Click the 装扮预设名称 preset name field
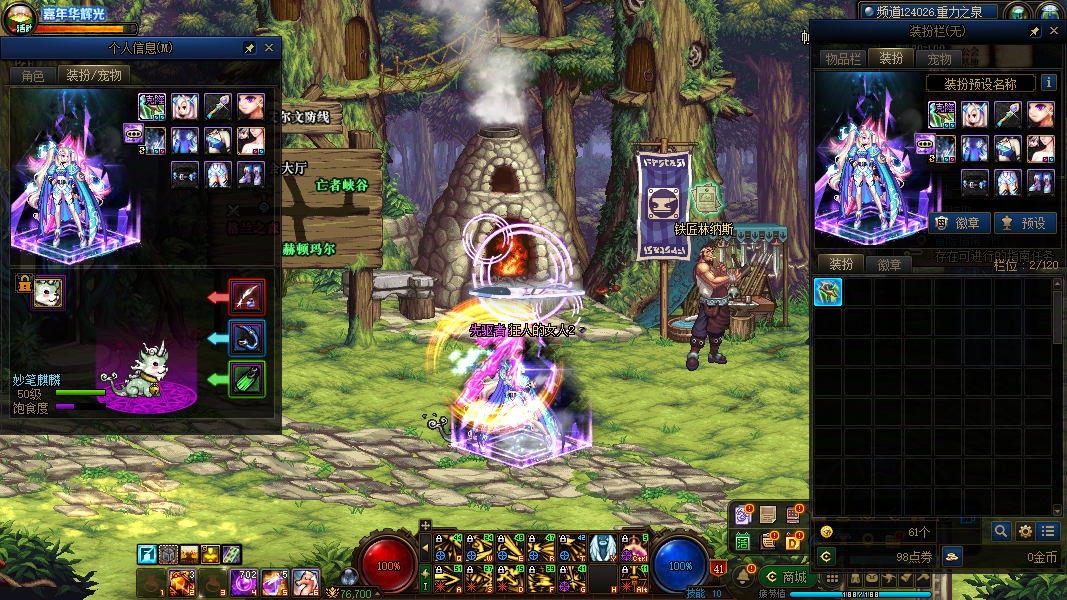This screenshot has width=1067, height=600. point(980,84)
